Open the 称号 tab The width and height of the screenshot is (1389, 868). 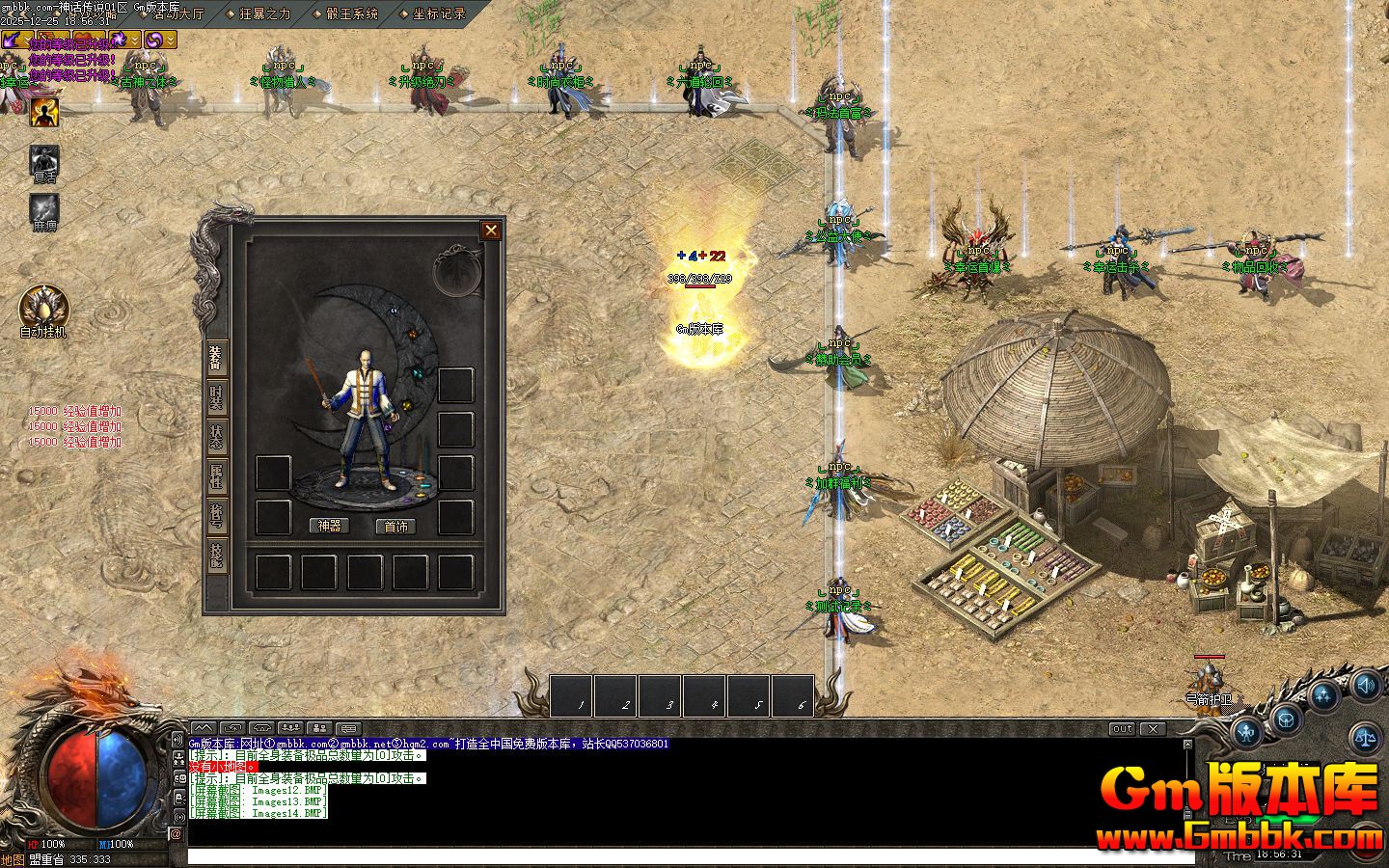pos(217,516)
